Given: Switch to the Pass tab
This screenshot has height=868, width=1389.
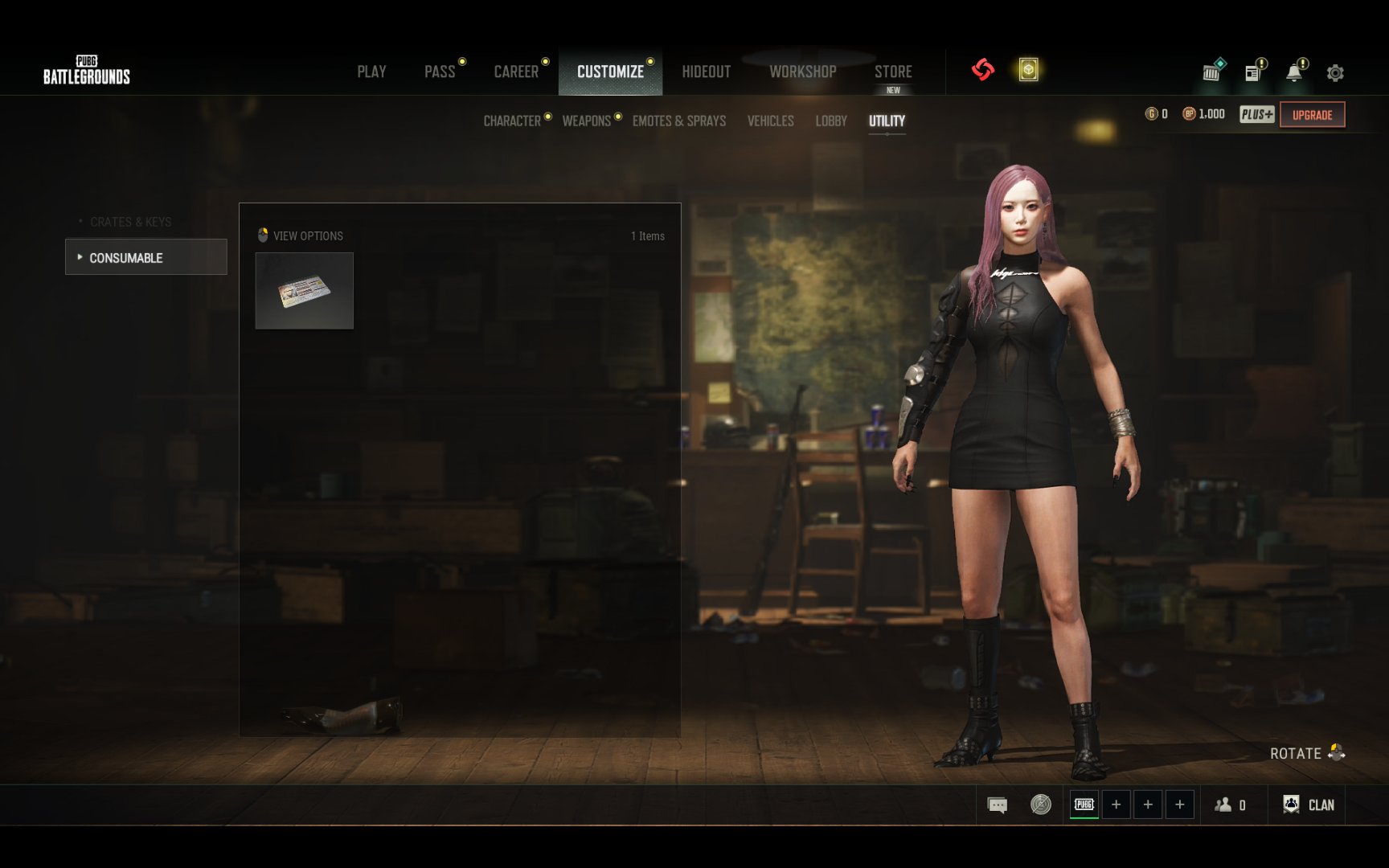Looking at the screenshot, I should [440, 72].
